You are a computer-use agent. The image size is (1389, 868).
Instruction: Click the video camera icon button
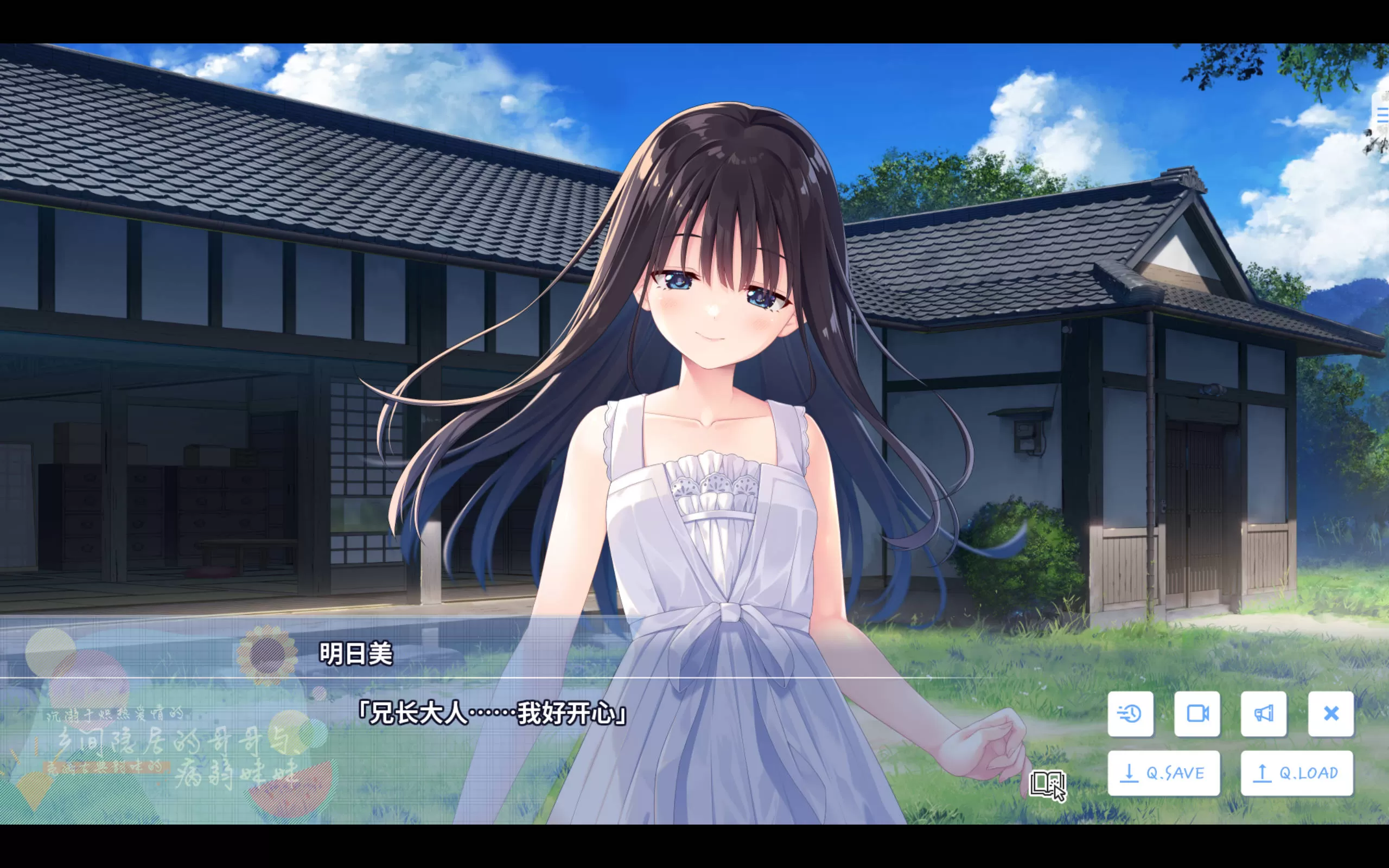point(1197,713)
